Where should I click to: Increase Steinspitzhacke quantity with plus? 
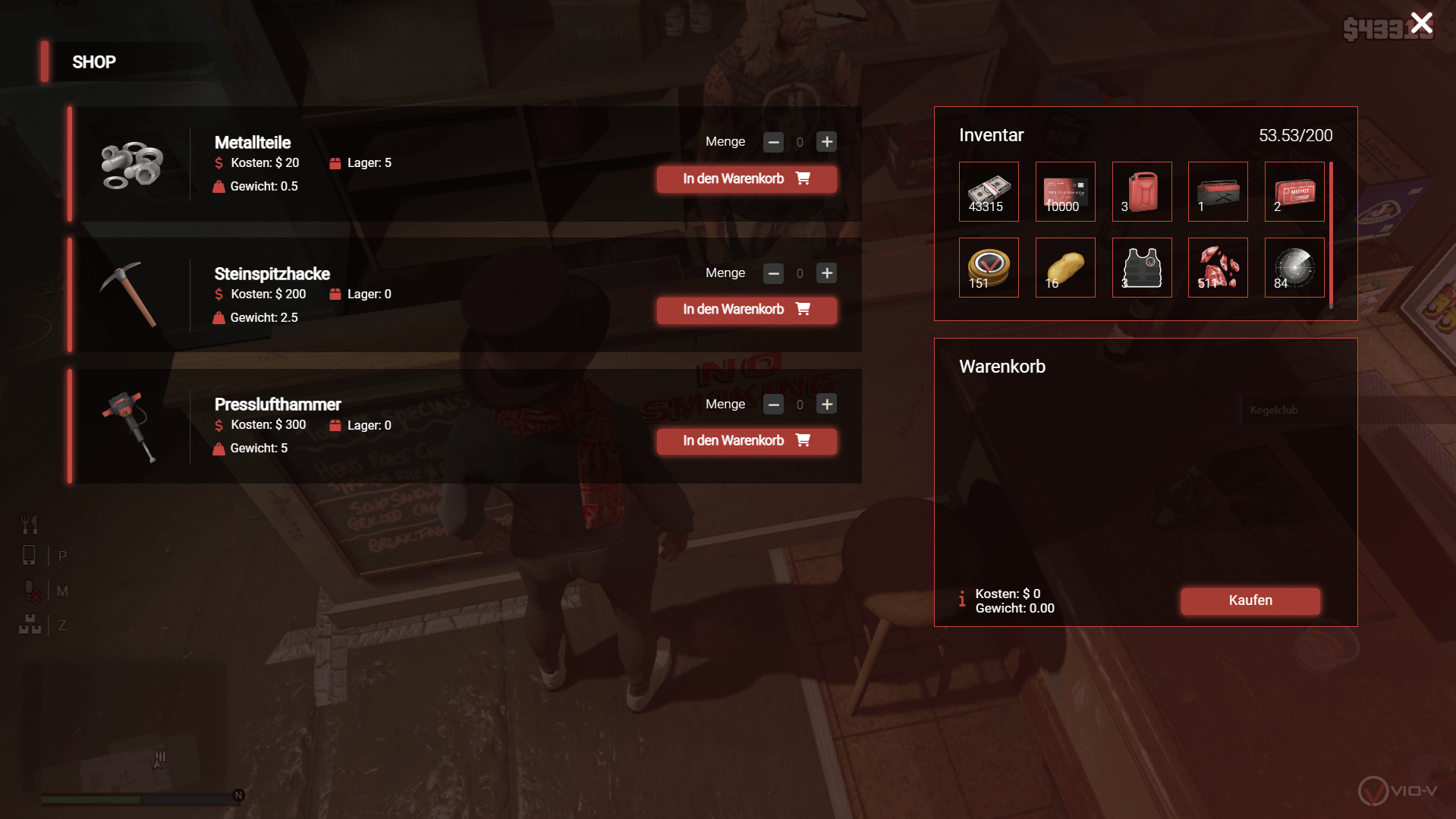[826, 273]
